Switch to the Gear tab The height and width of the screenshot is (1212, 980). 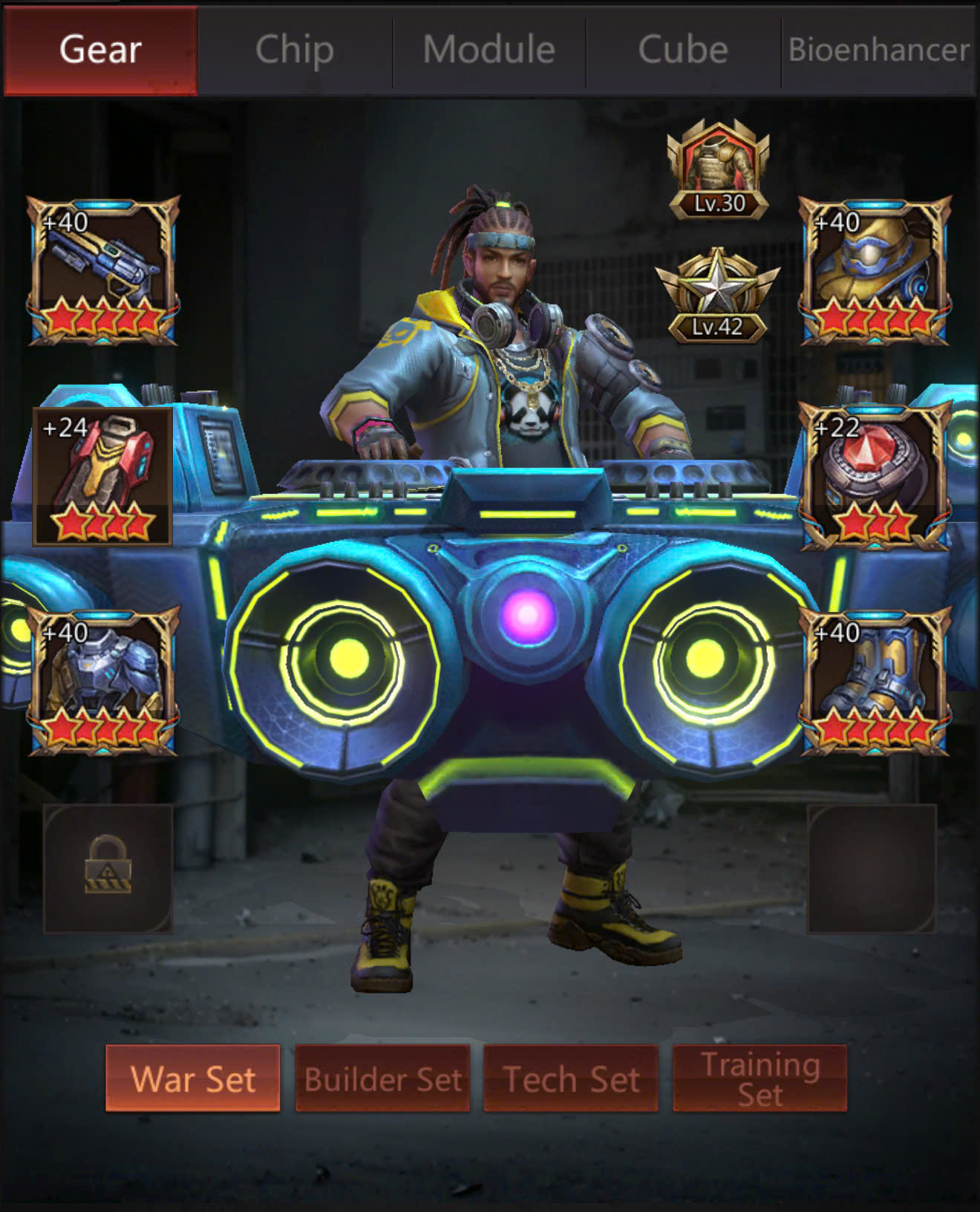click(x=101, y=50)
